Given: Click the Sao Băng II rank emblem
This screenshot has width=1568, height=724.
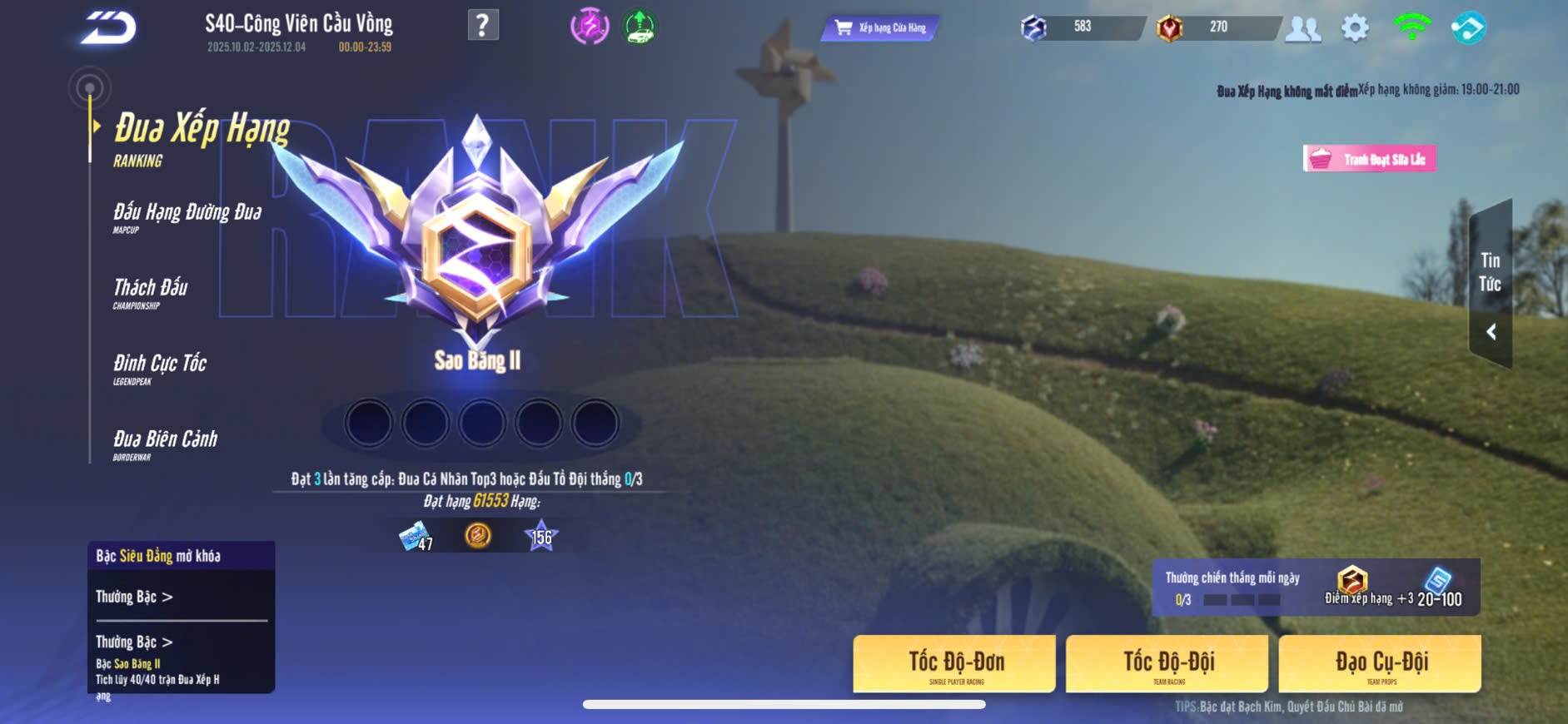Looking at the screenshot, I should pyautogui.click(x=477, y=250).
